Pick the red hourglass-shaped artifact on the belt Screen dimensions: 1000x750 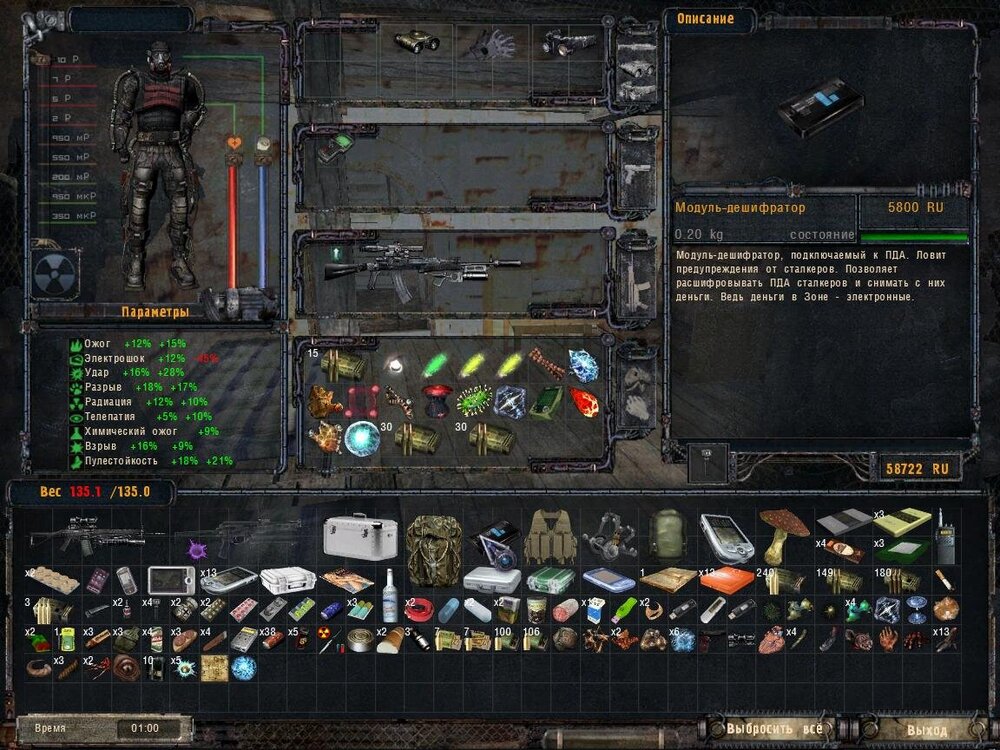[434, 400]
